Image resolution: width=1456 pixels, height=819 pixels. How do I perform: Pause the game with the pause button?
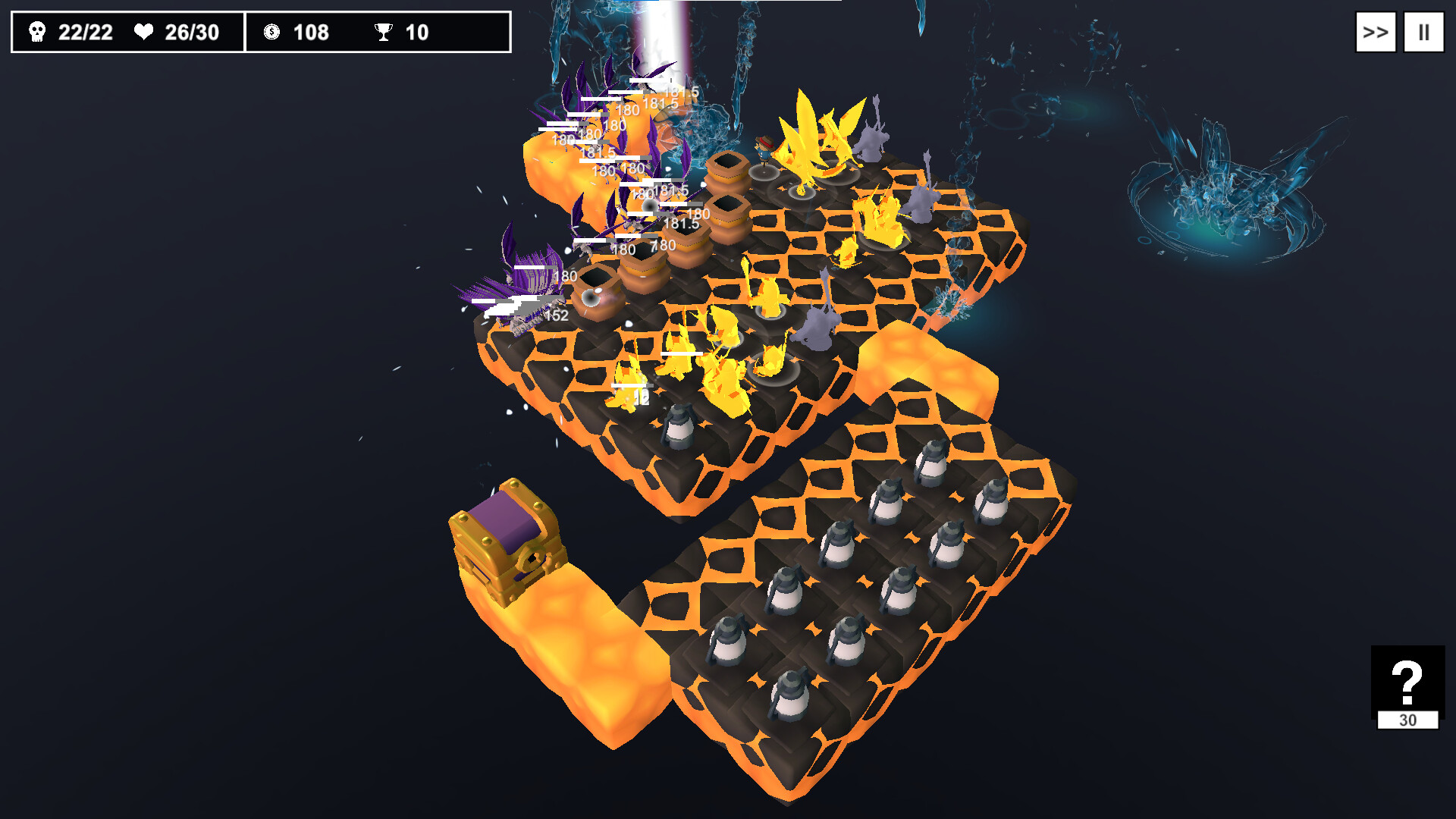pos(1423,32)
